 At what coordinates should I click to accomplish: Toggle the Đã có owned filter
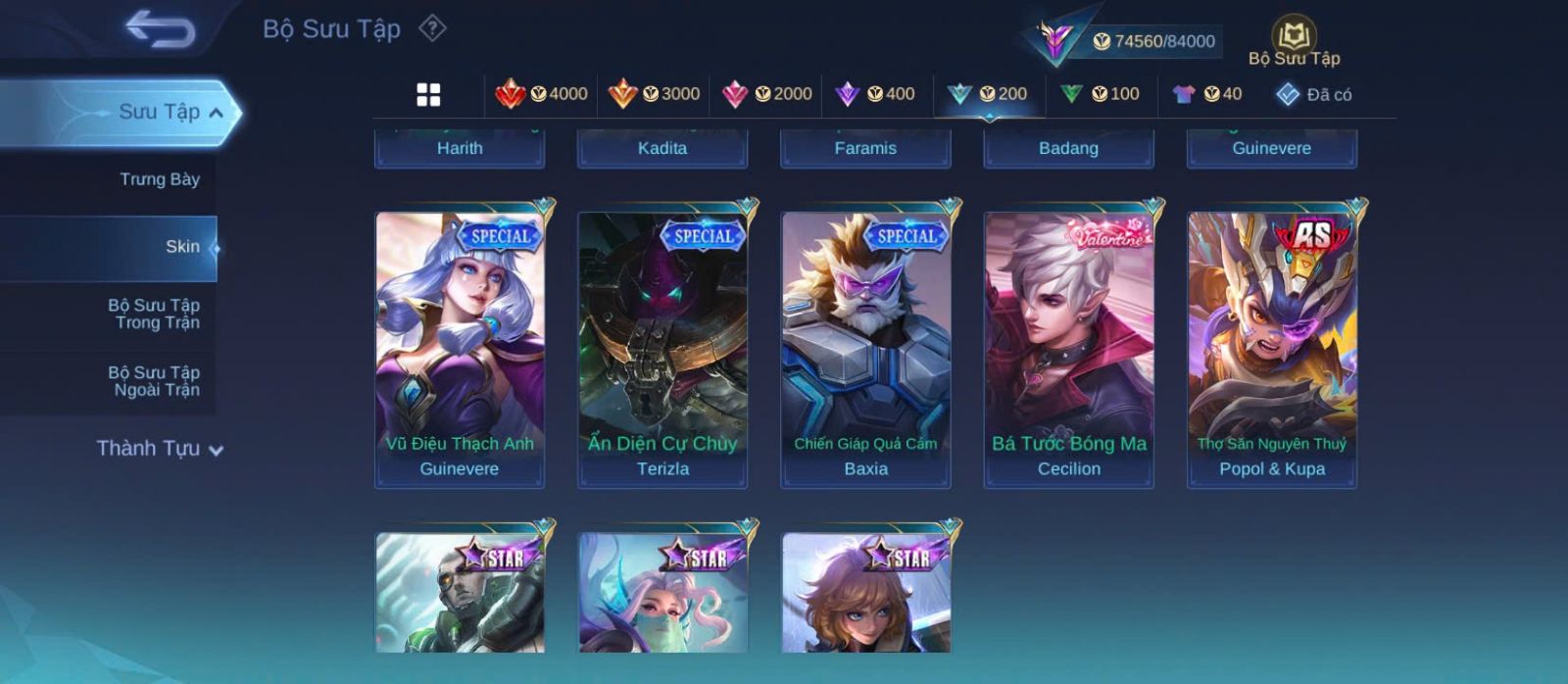coord(1313,94)
